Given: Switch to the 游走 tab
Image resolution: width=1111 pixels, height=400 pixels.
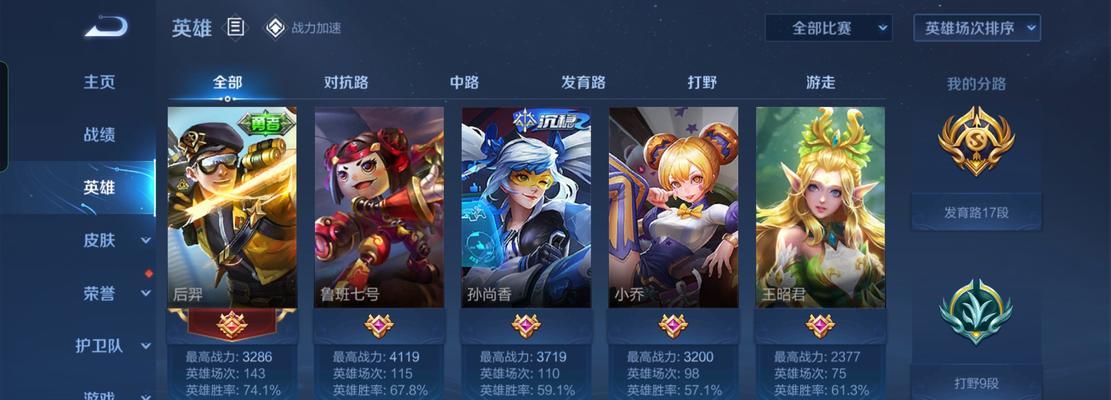Looking at the screenshot, I should [820, 83].
